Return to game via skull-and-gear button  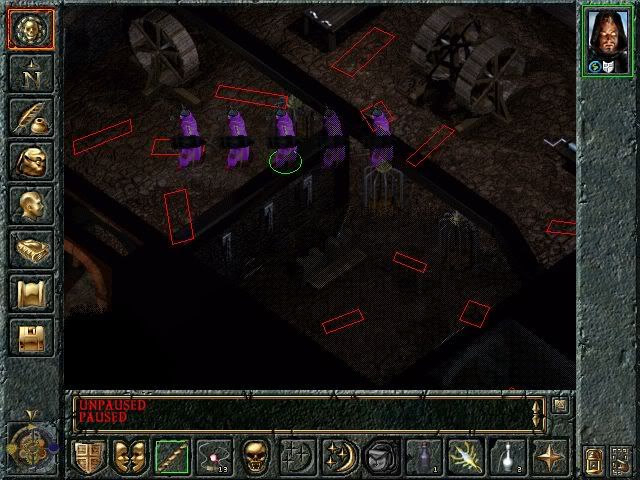pyautogui.click(x=31, y=29)
